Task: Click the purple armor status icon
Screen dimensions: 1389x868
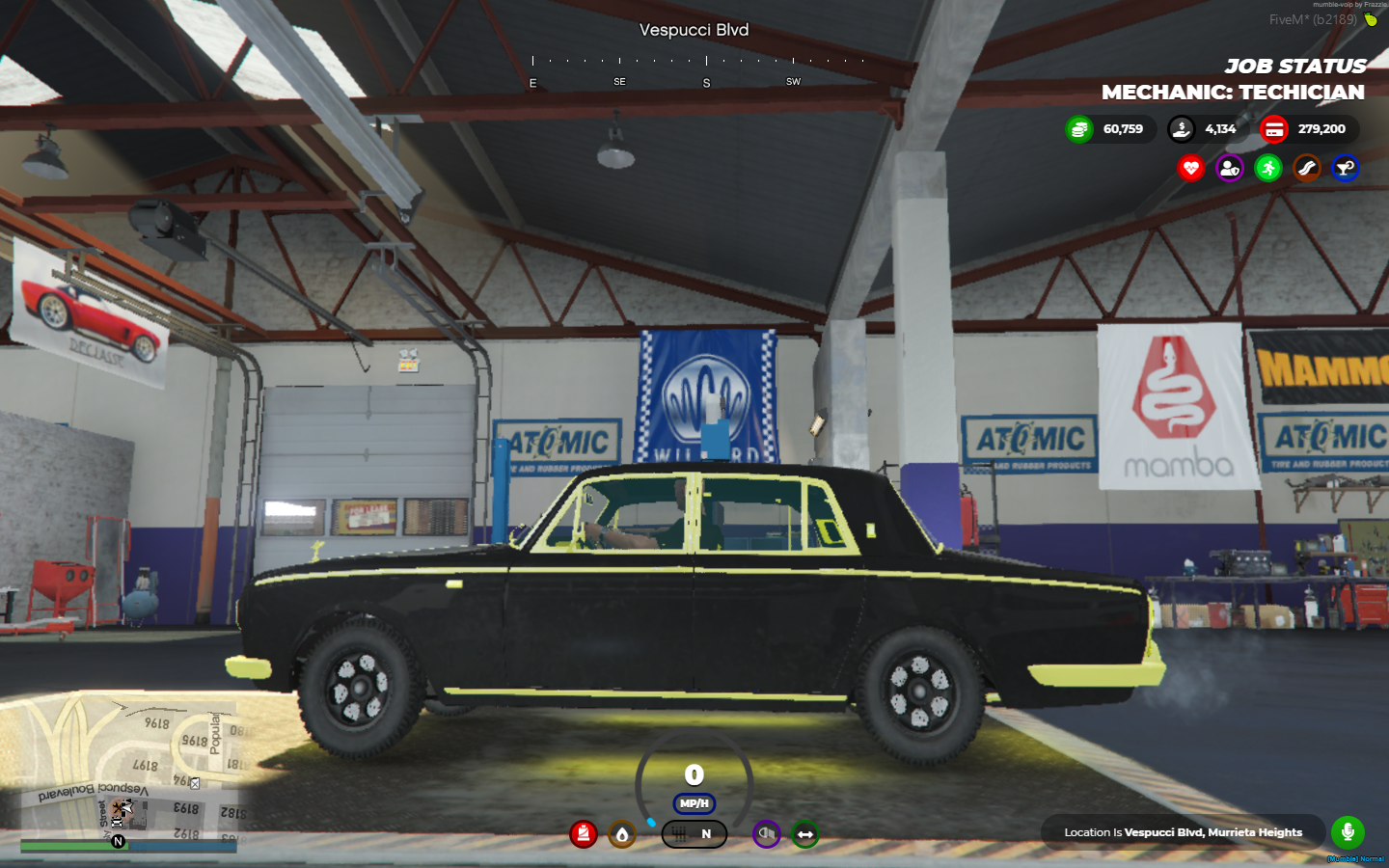Action: pyautogui.click(x=1229, y=168)
